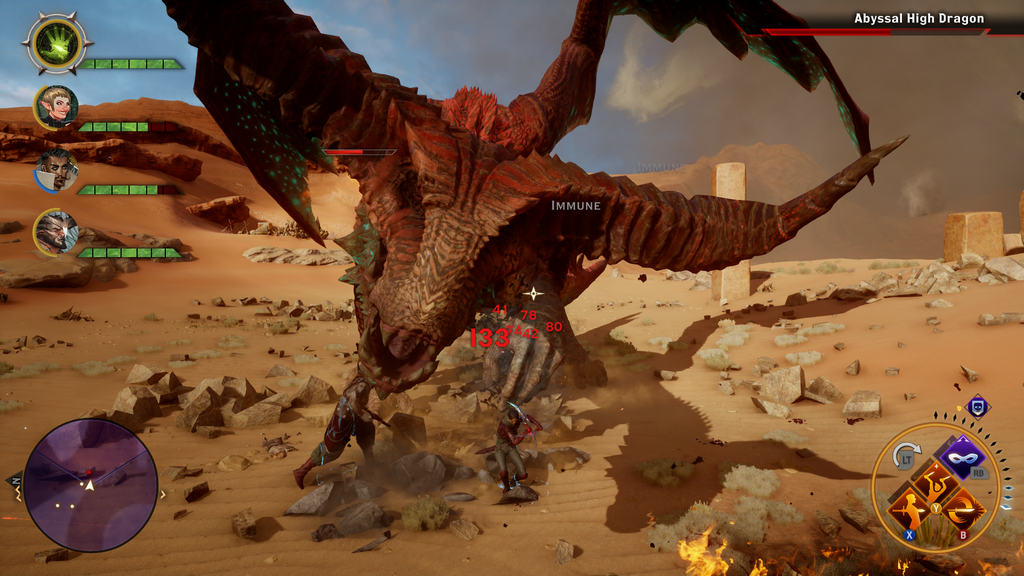The image size is (1024, 576).
Task: Choose the mustached mage party portrait
Action: (x=56, y=170)
